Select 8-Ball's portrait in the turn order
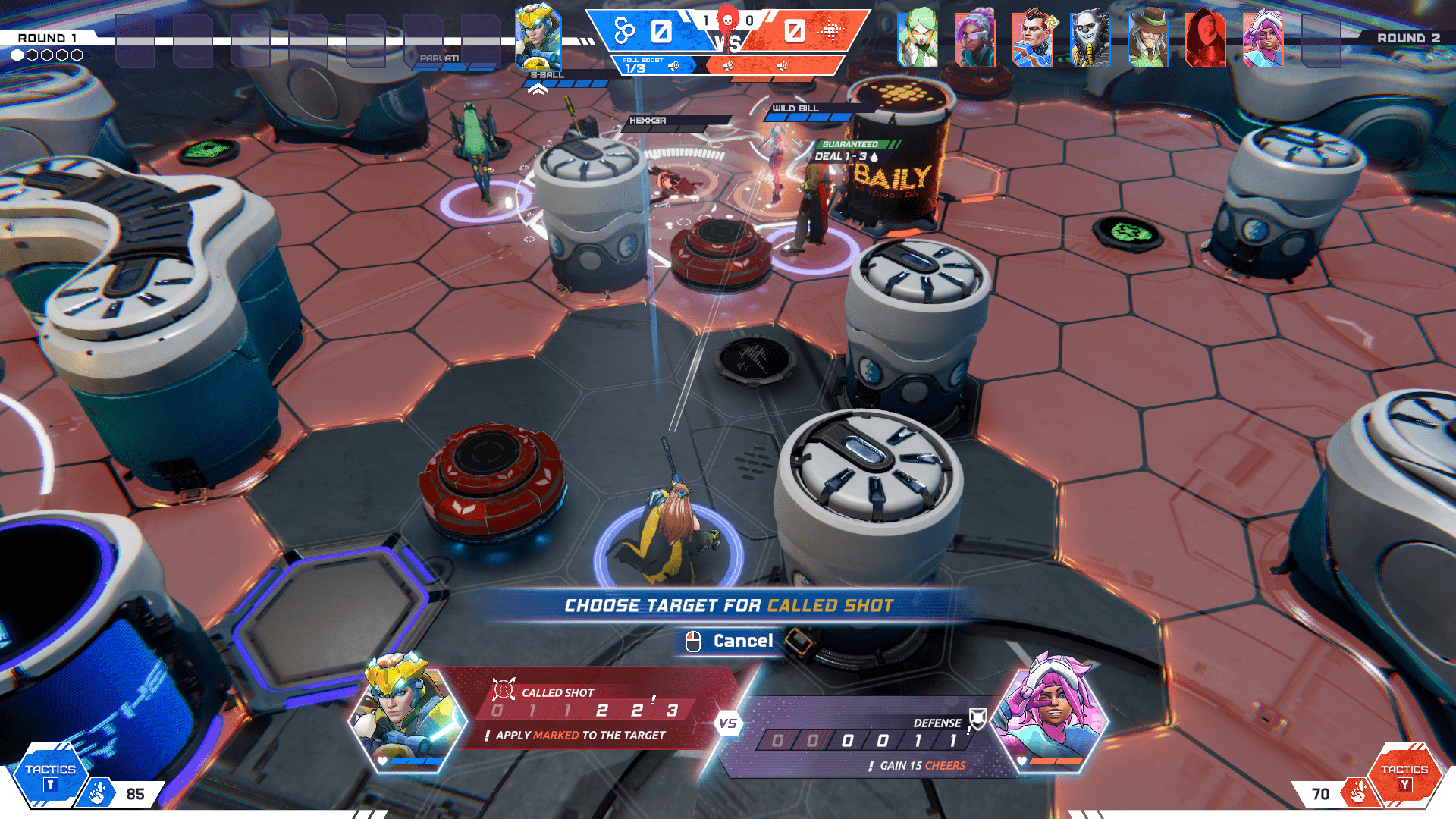1456x819 pixels. coord(538,38)
